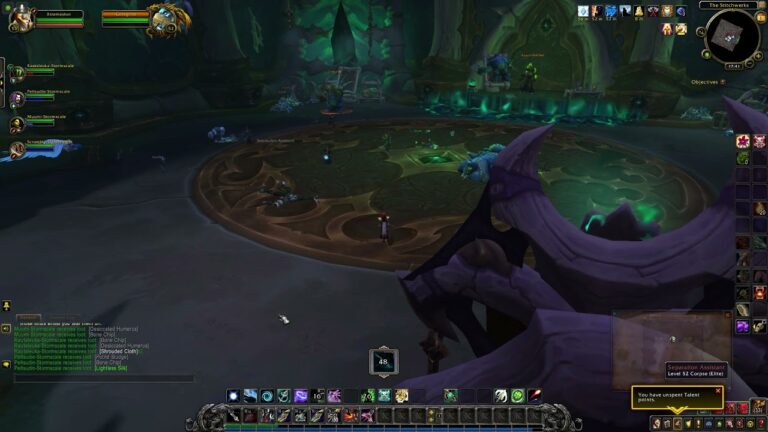Click the extra action button showing 48
Image resolution: width=768 pixels, height=432 pixels.
coord(383,361)
